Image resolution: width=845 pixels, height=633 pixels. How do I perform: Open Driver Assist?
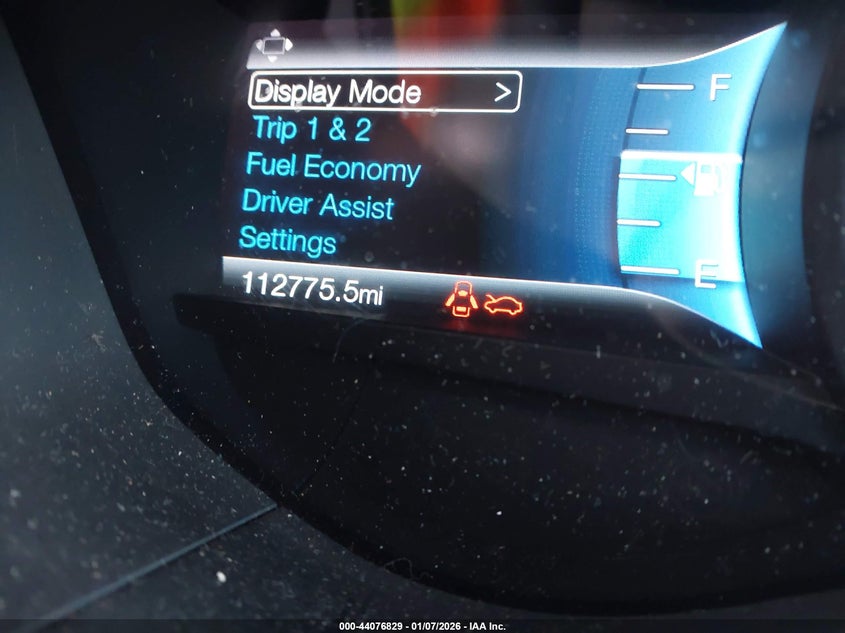317,204
